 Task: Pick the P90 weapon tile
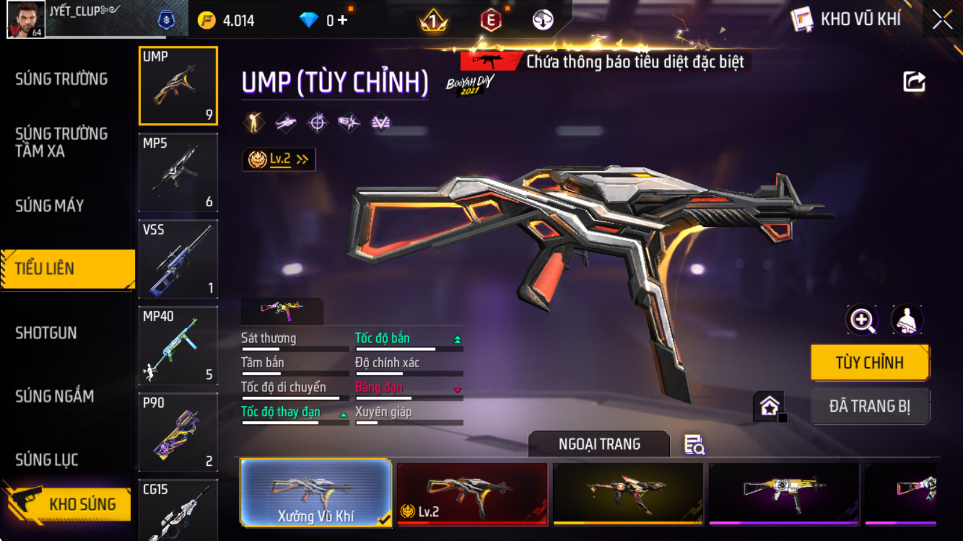coord(178,432)
